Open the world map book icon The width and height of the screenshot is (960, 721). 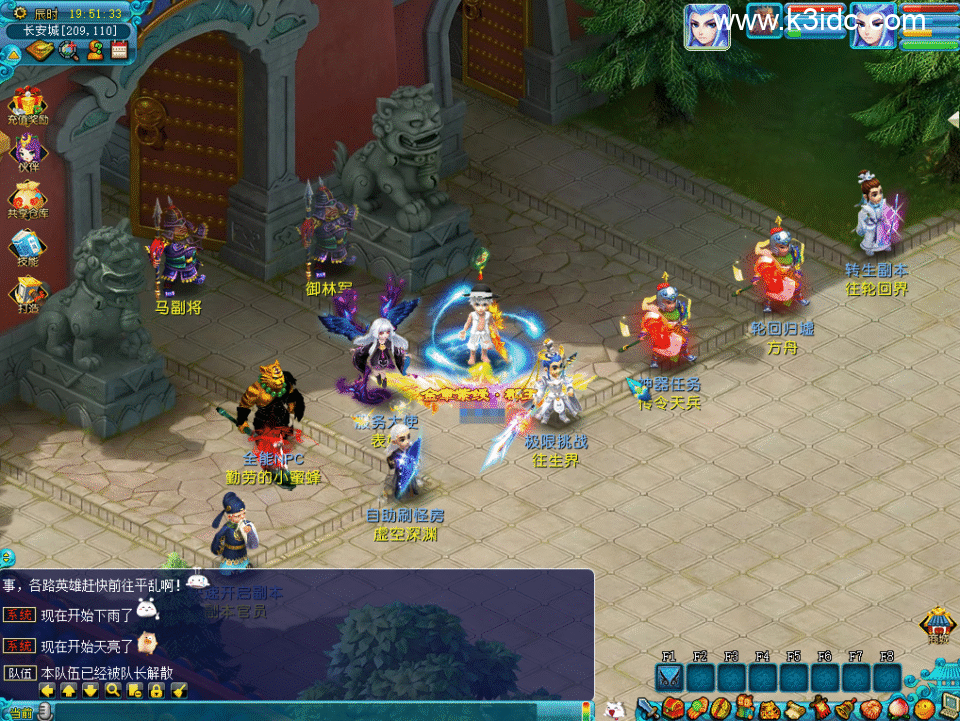pos(41,50)
